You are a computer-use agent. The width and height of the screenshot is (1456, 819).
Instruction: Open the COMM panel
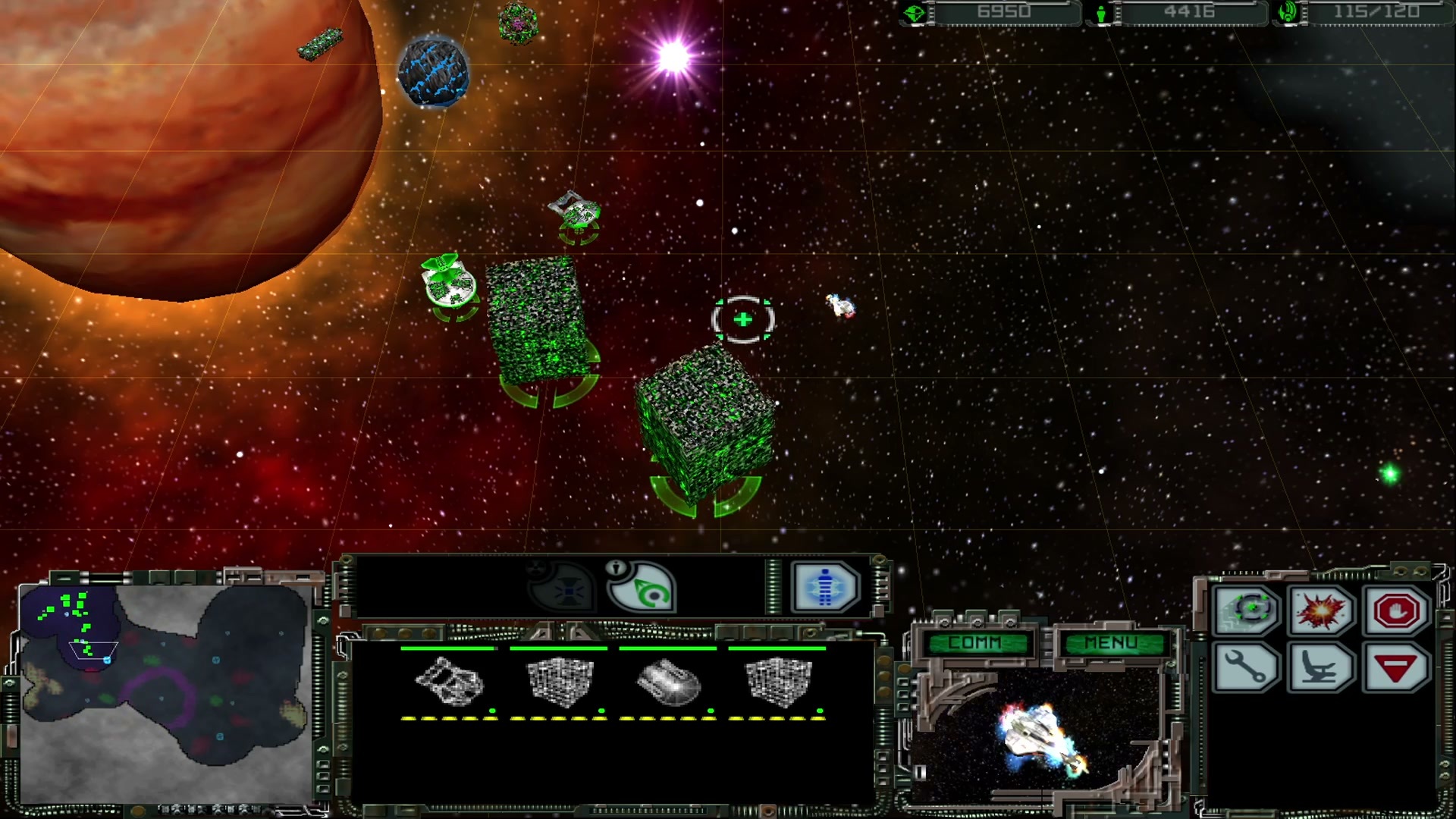[x=975, y=643]
